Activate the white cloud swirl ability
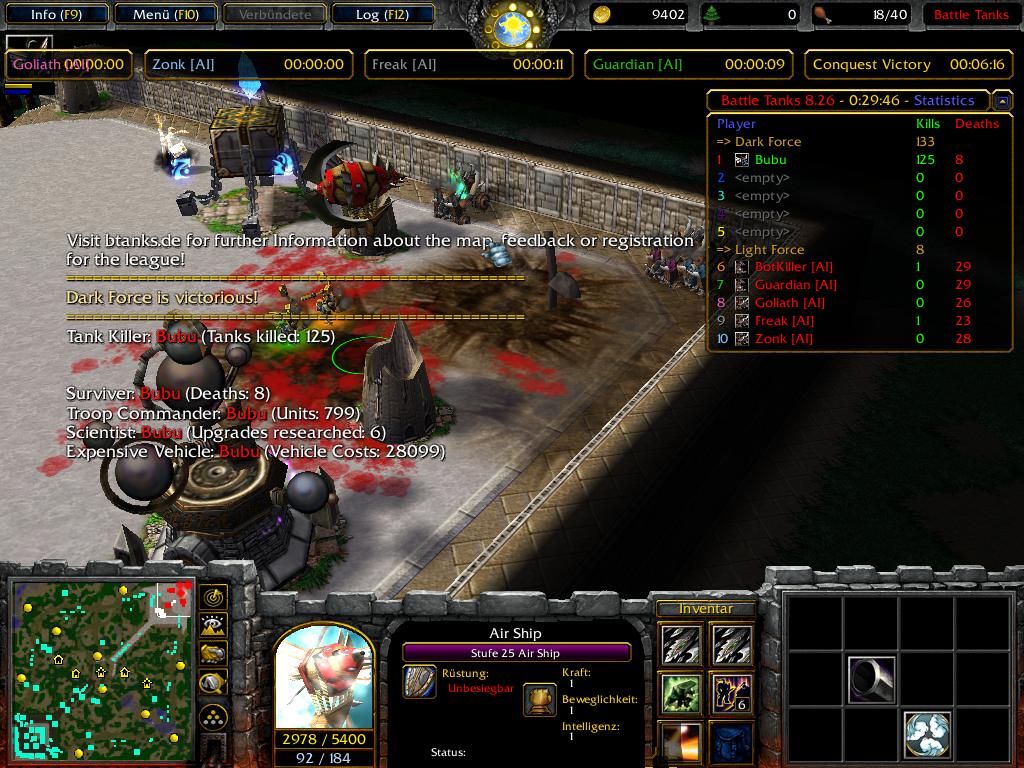This screenshot has height=768, width=1024. pyautogui.click(x=927, y=735)
